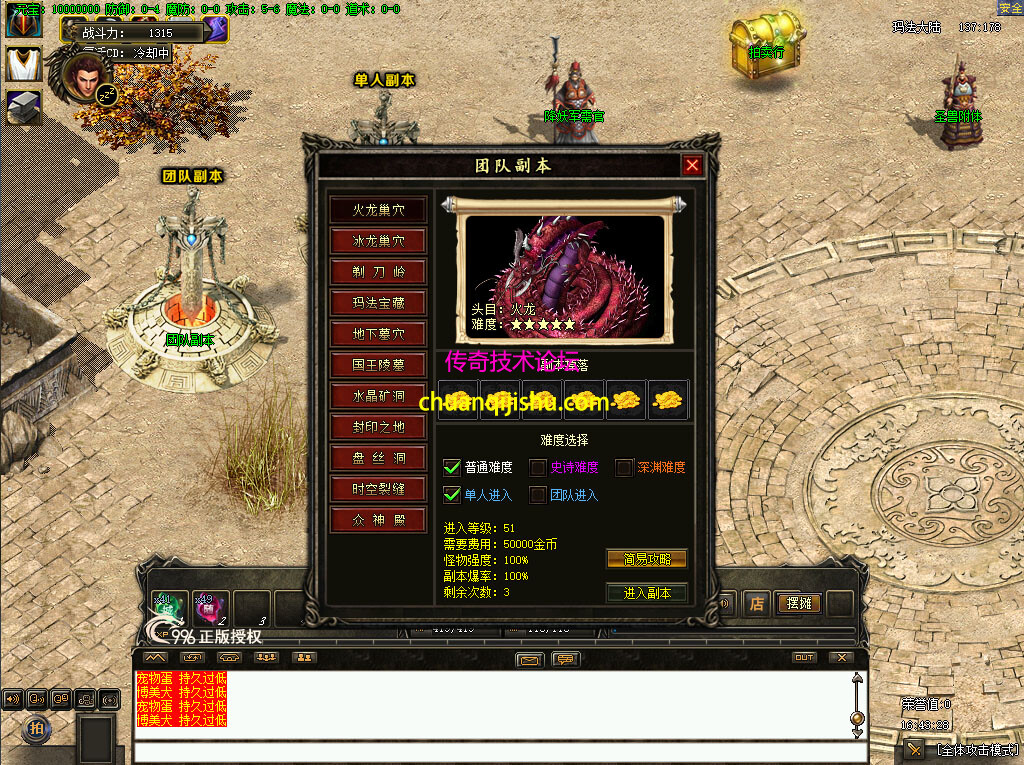Choose the 盘丝洞 dungeon
The width and height of the screenshot is (1024, 765).
378,458
